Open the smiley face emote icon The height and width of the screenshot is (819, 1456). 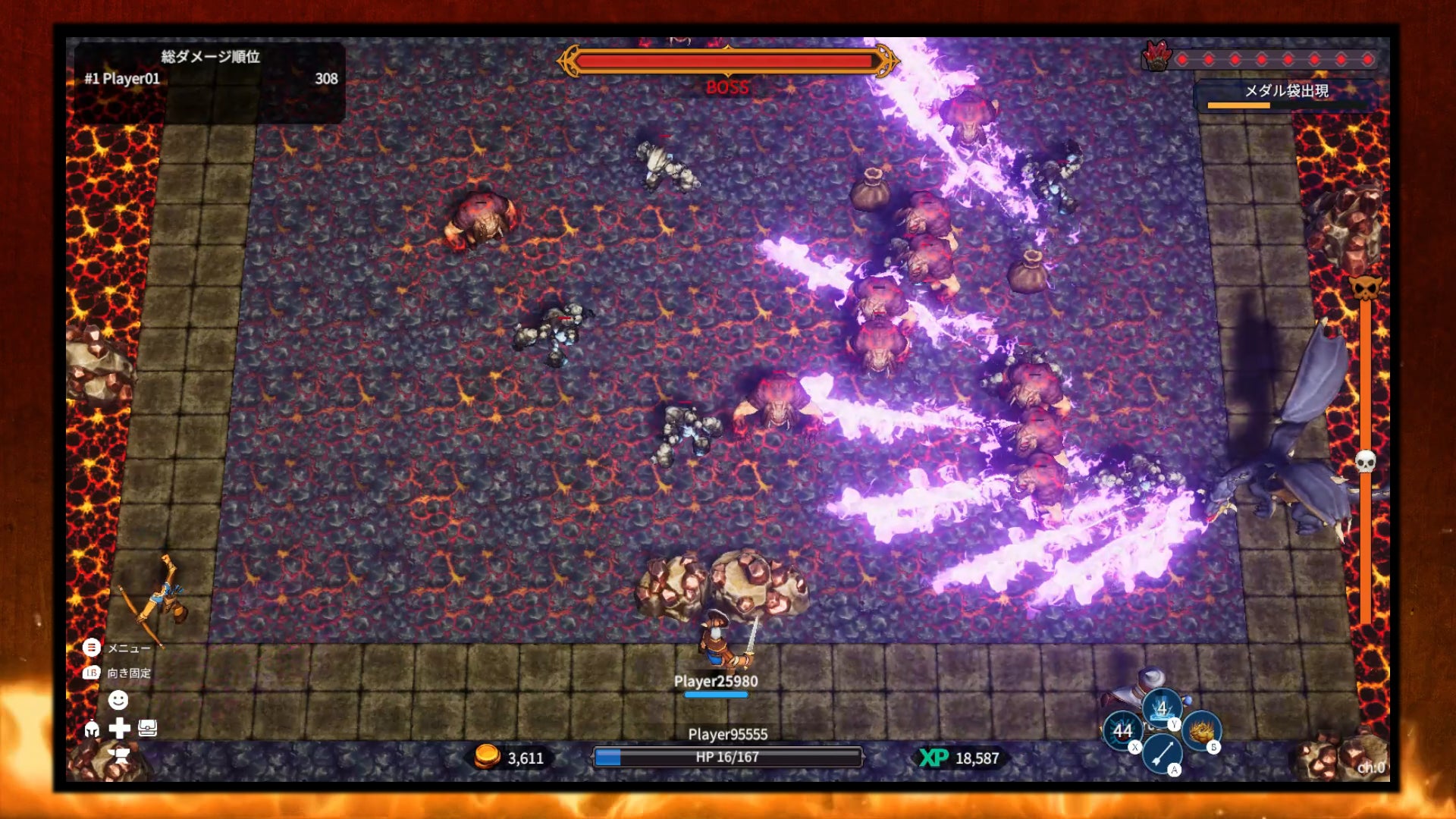coord(118,699)
